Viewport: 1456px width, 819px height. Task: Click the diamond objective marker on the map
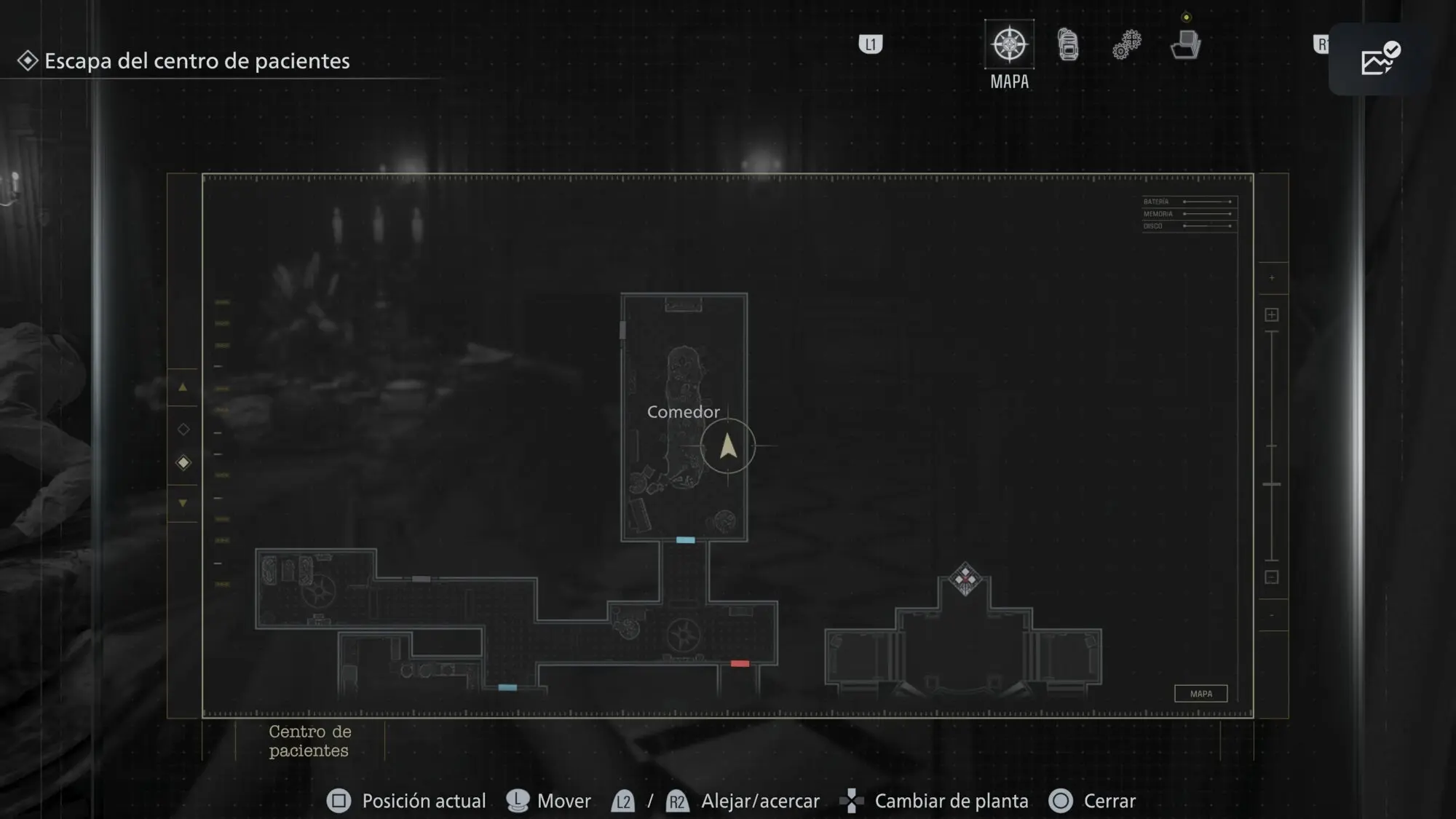(965, 579)
